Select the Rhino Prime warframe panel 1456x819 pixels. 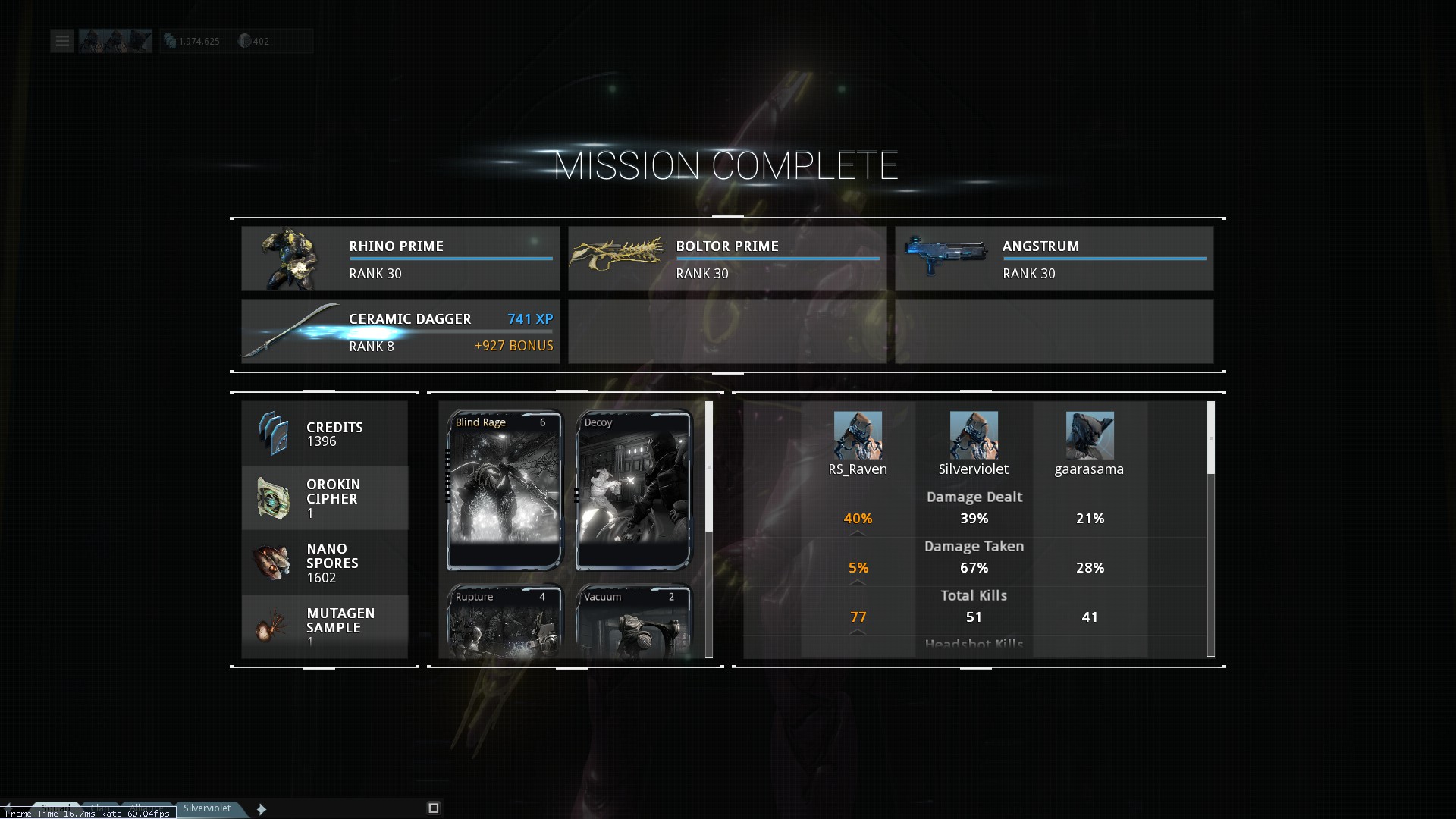[x=400, y=259]
